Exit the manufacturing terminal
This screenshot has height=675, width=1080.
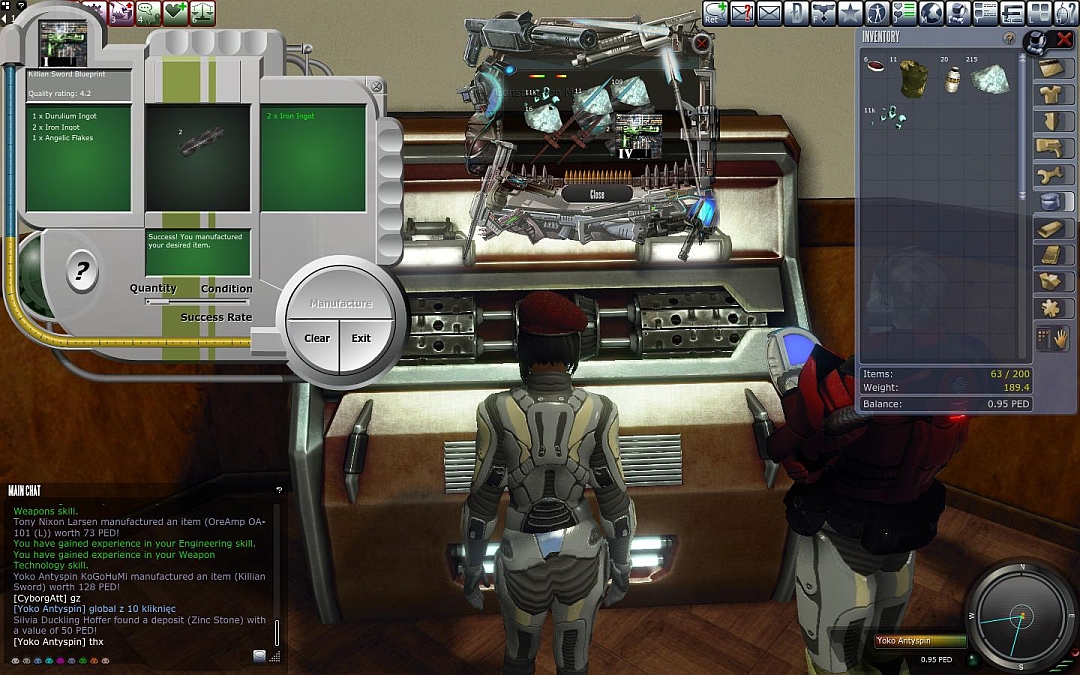[x=361, y=338]
